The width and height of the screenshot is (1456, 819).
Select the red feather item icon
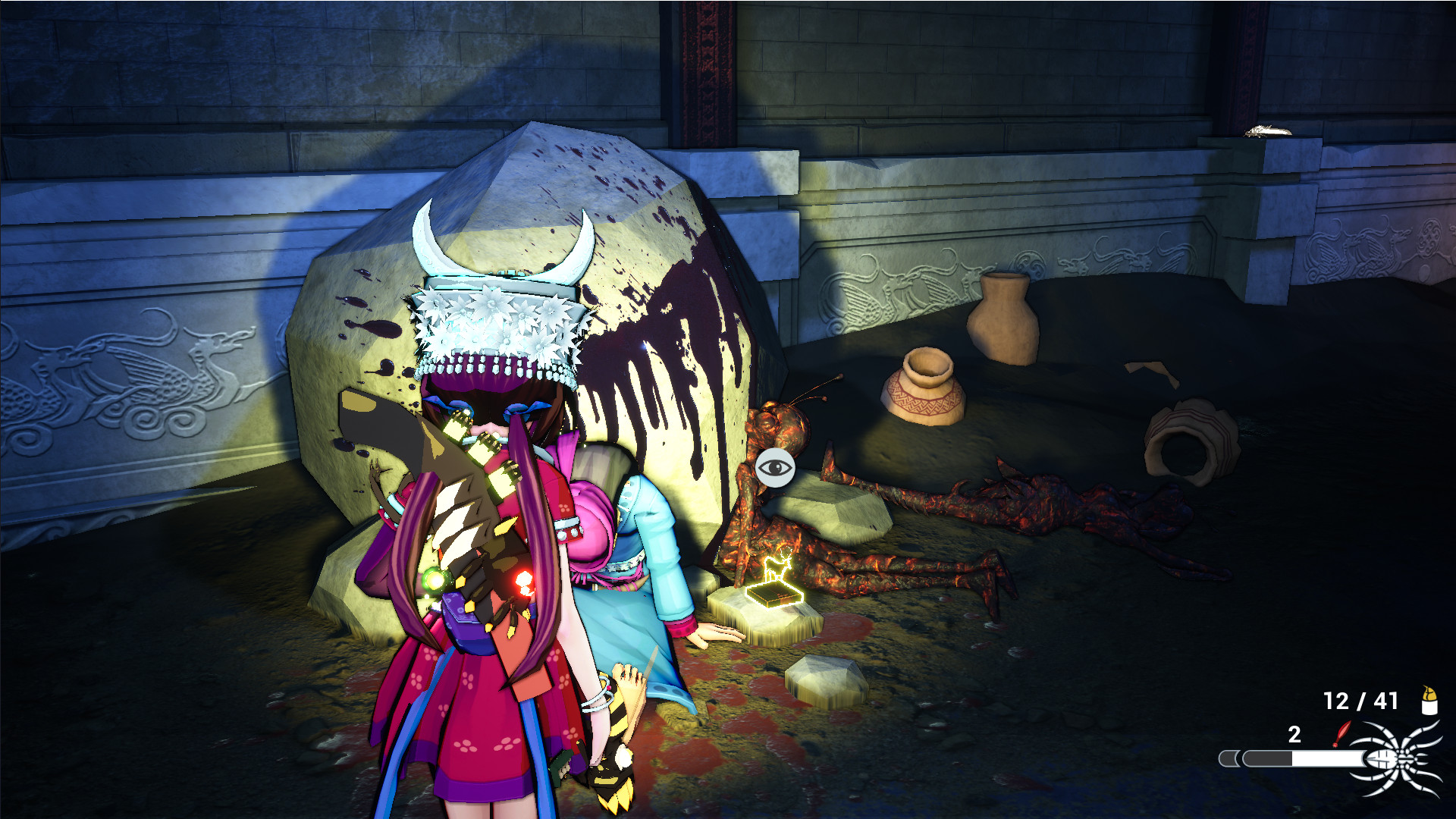pos(1341,733)
